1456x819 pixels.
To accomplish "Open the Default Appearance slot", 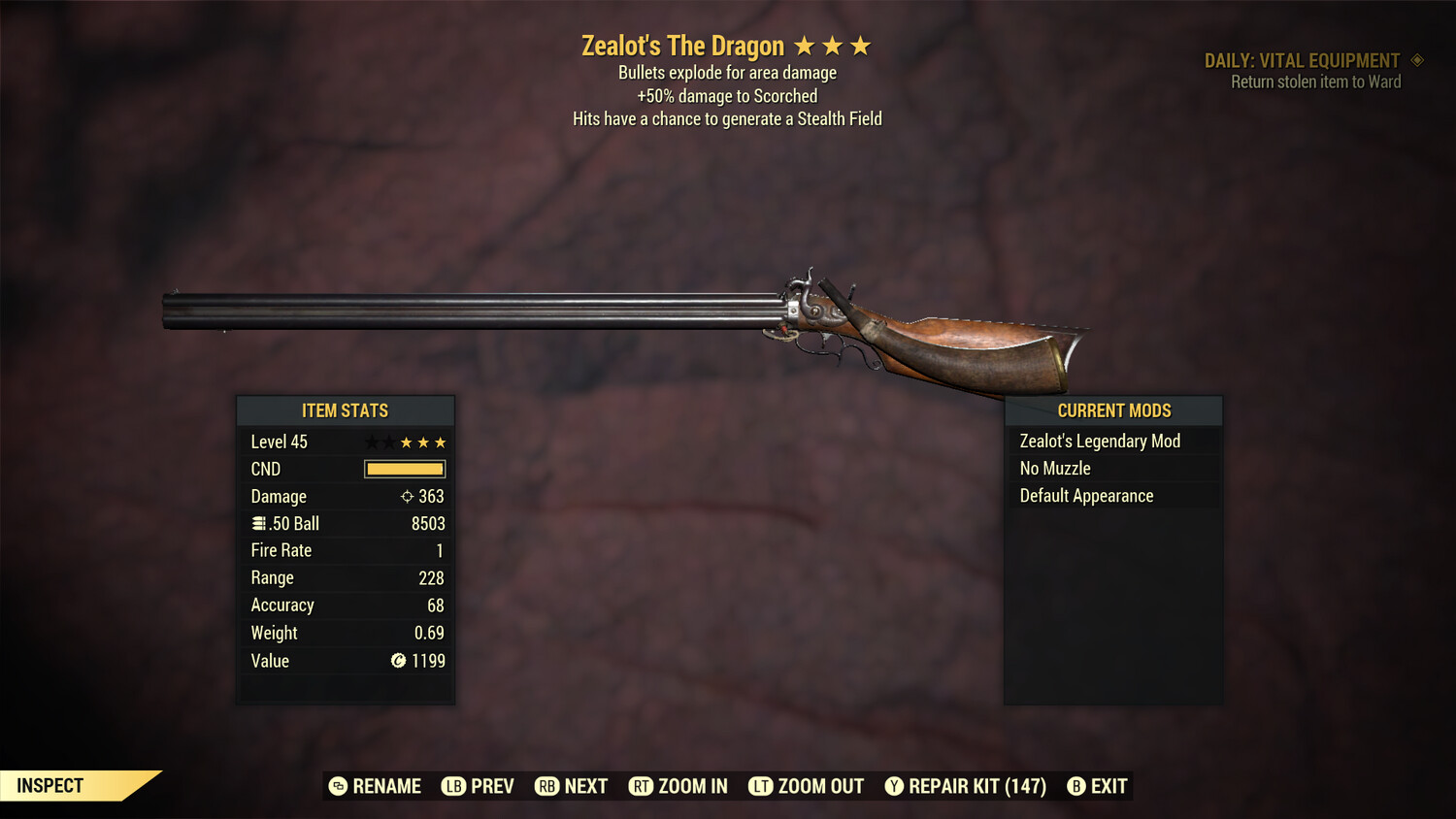I will click(x=1086, y=495).
